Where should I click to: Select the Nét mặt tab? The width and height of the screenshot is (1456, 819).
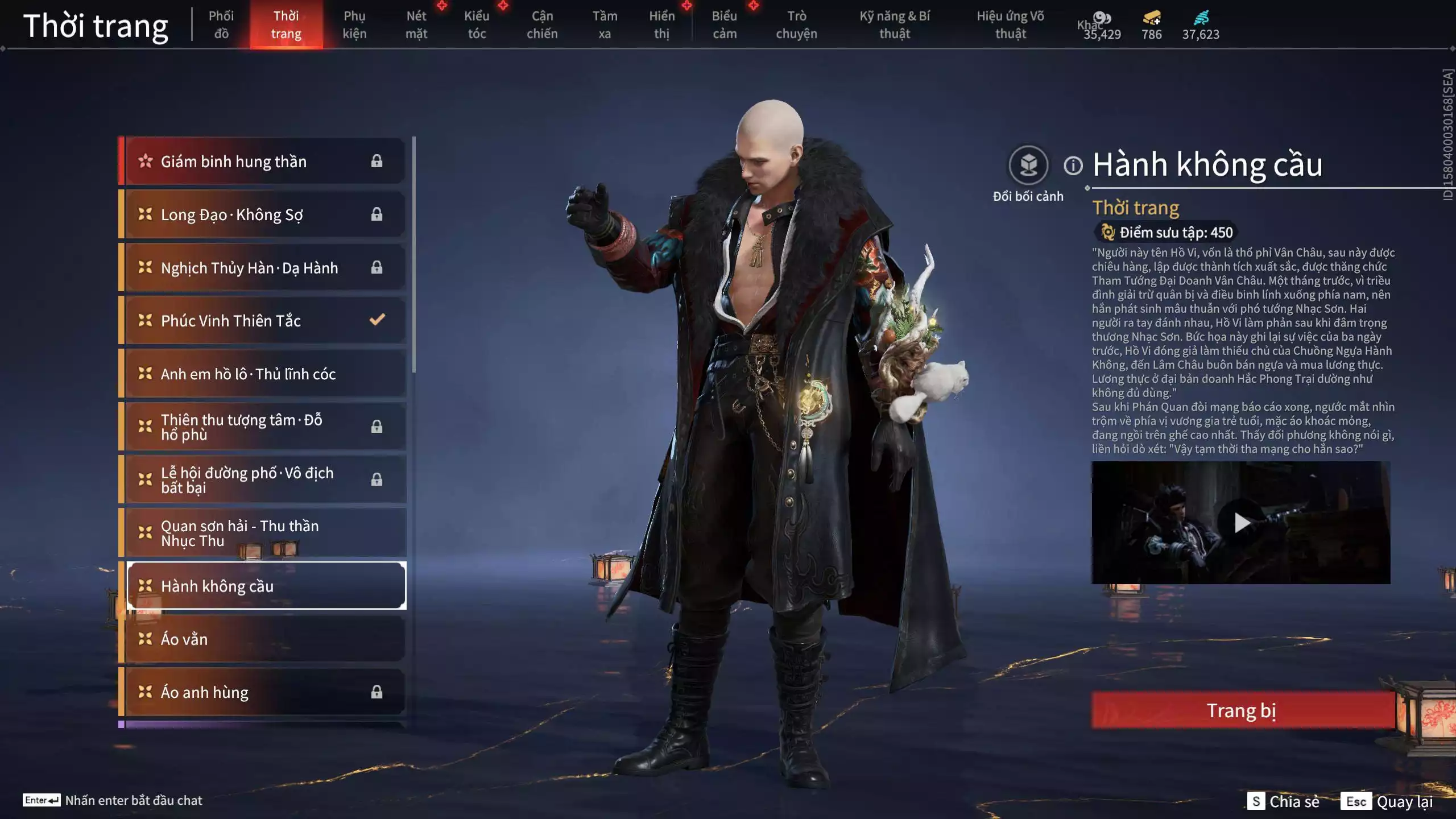[416, 24]
